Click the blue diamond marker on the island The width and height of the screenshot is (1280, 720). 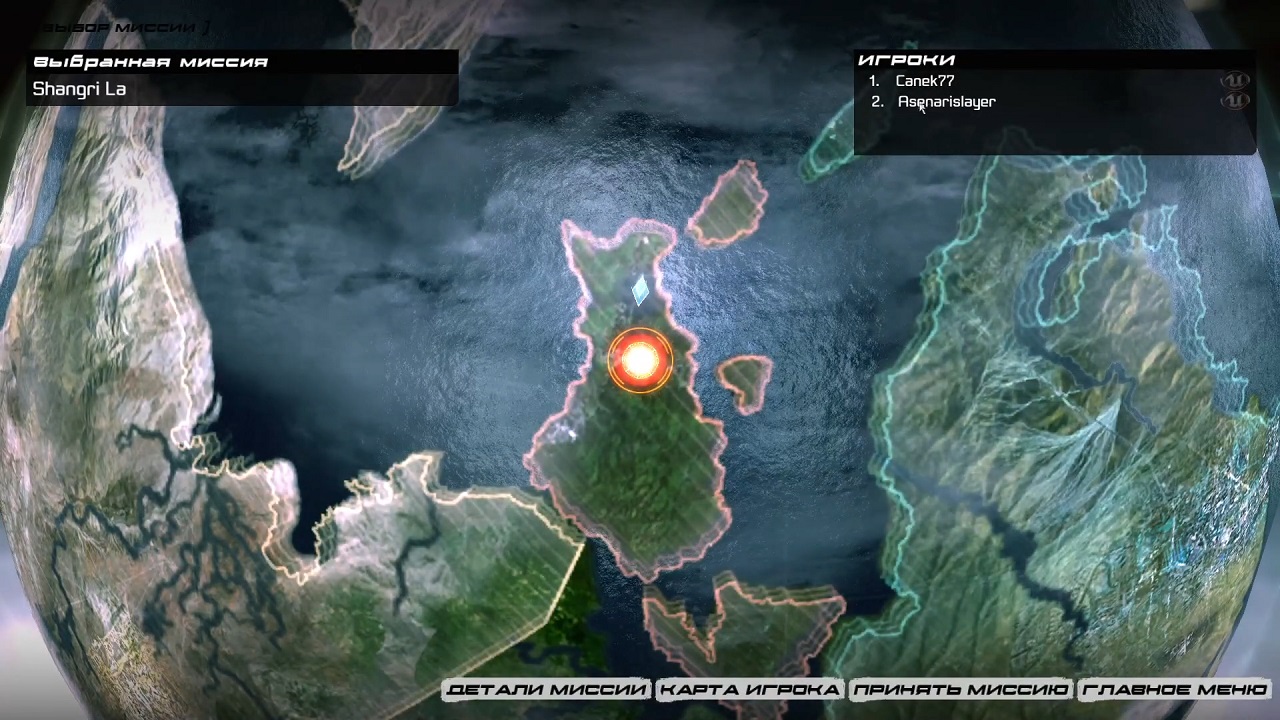coord(640,290)
